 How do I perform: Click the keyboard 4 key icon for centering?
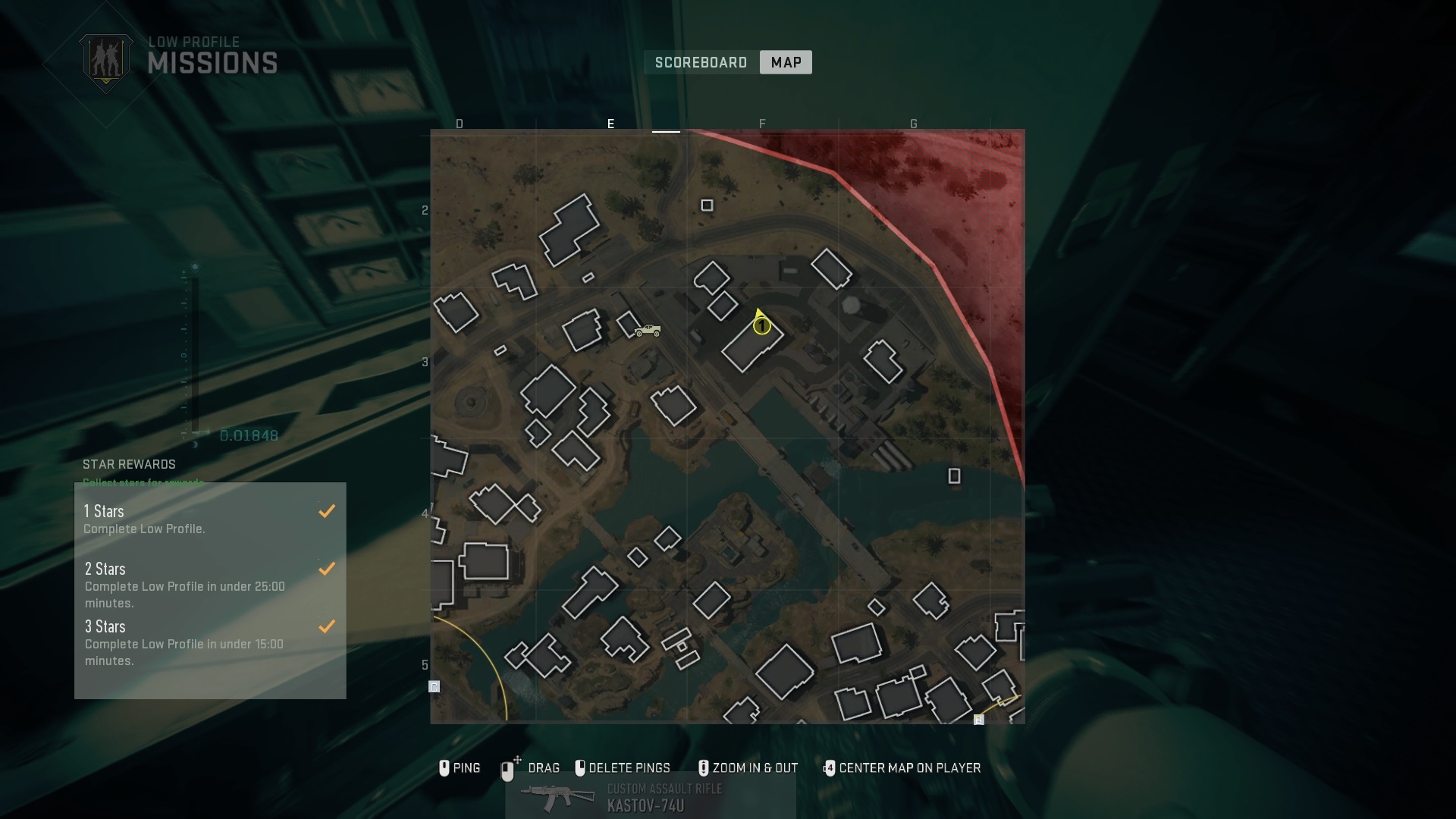pos(830,768)
